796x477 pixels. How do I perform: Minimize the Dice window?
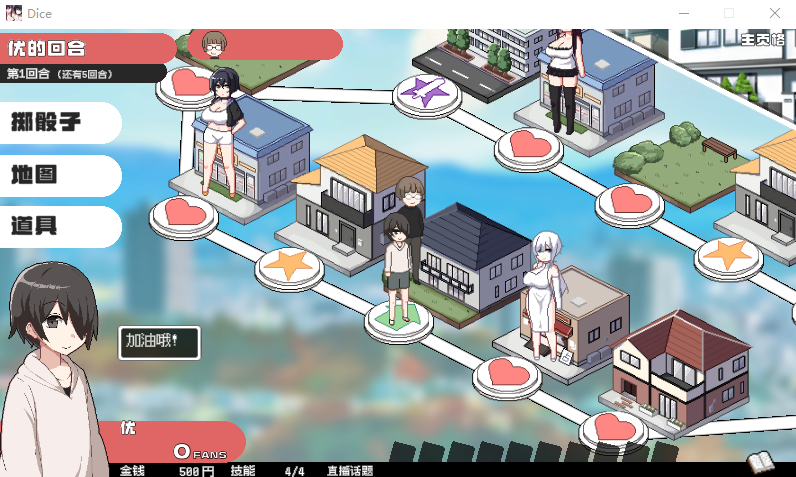[683, 14]
